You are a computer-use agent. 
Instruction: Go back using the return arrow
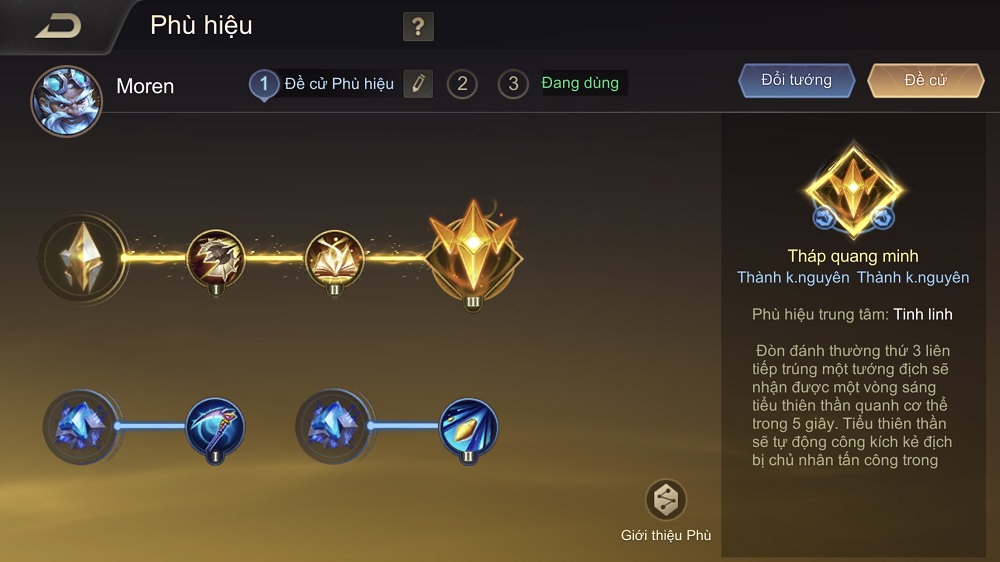[x=58, y=26]
